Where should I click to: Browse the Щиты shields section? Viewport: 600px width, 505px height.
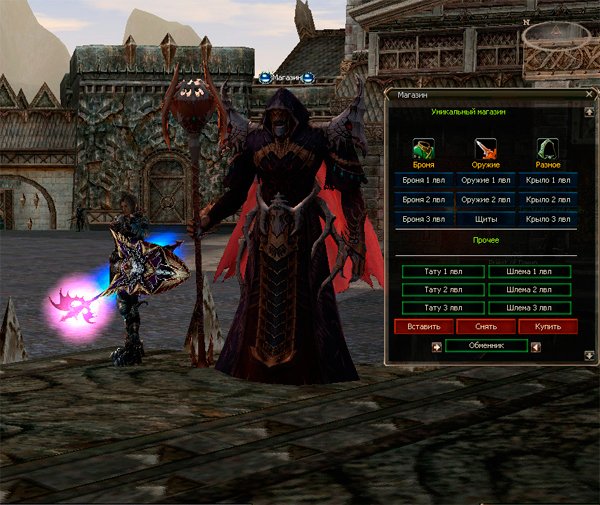point(485,218)
